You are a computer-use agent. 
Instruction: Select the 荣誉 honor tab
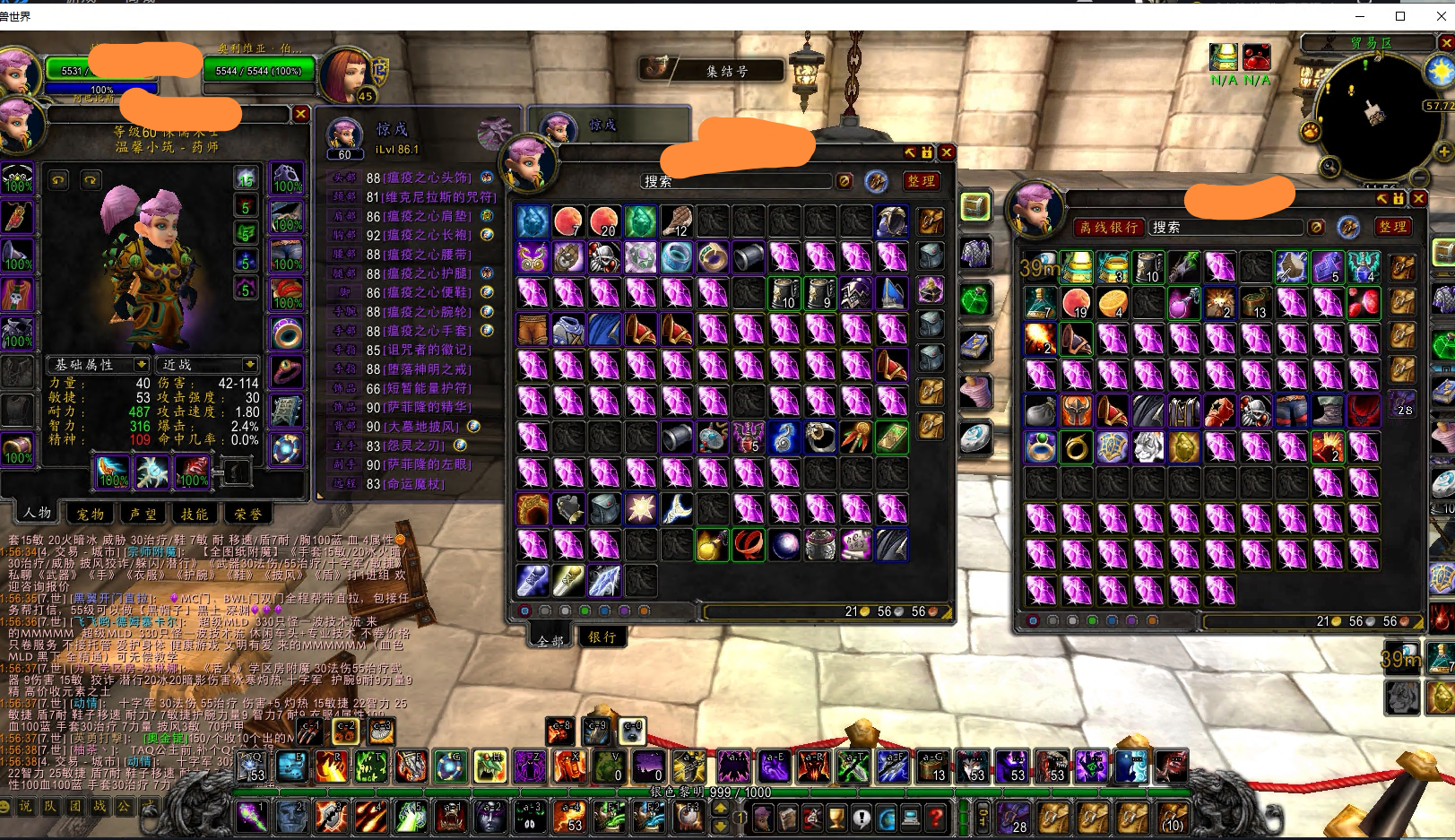(248, 514)
